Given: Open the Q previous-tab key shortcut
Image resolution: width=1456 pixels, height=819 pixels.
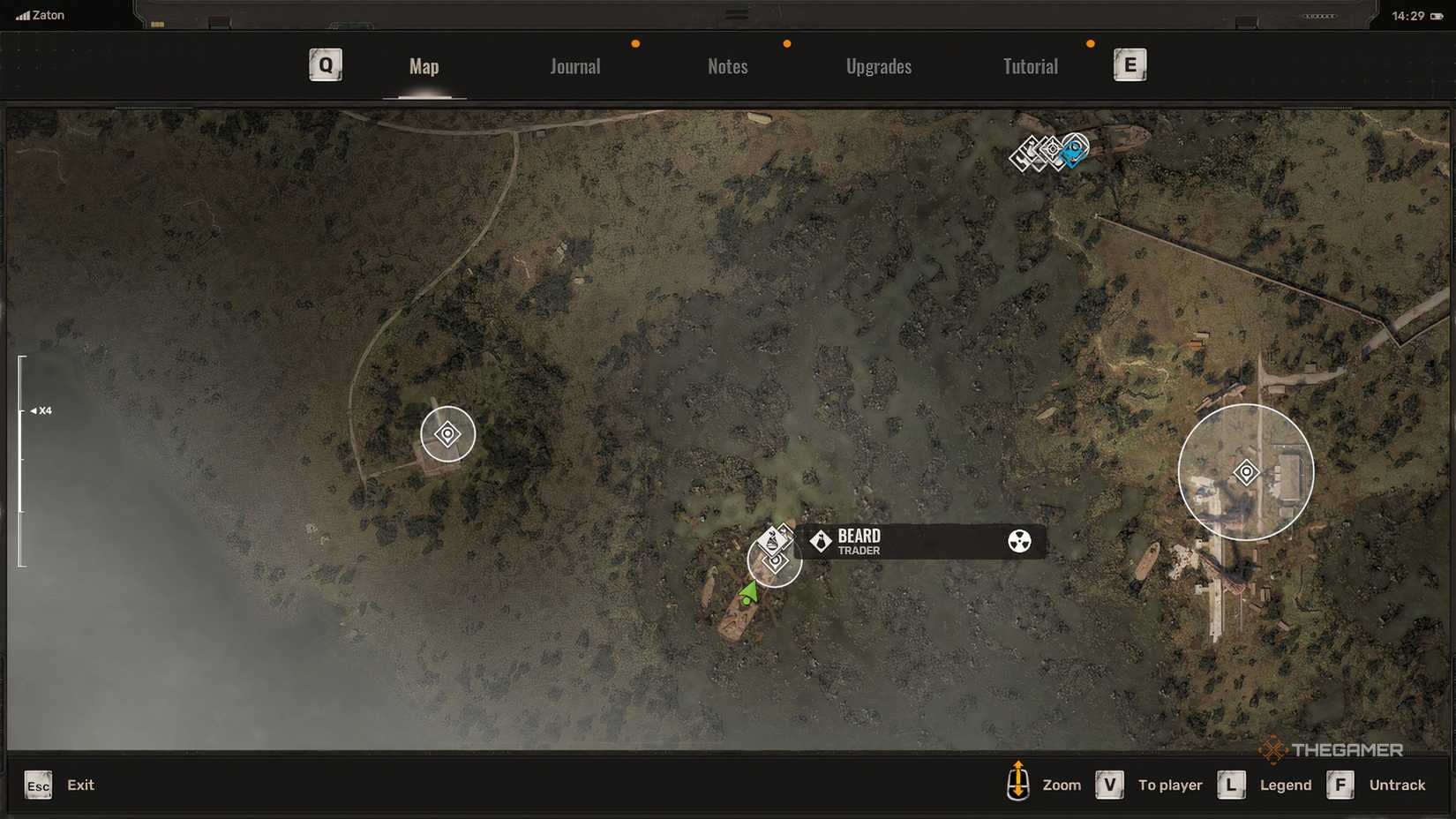Looking at the screenshot, I should click(325, 64).
